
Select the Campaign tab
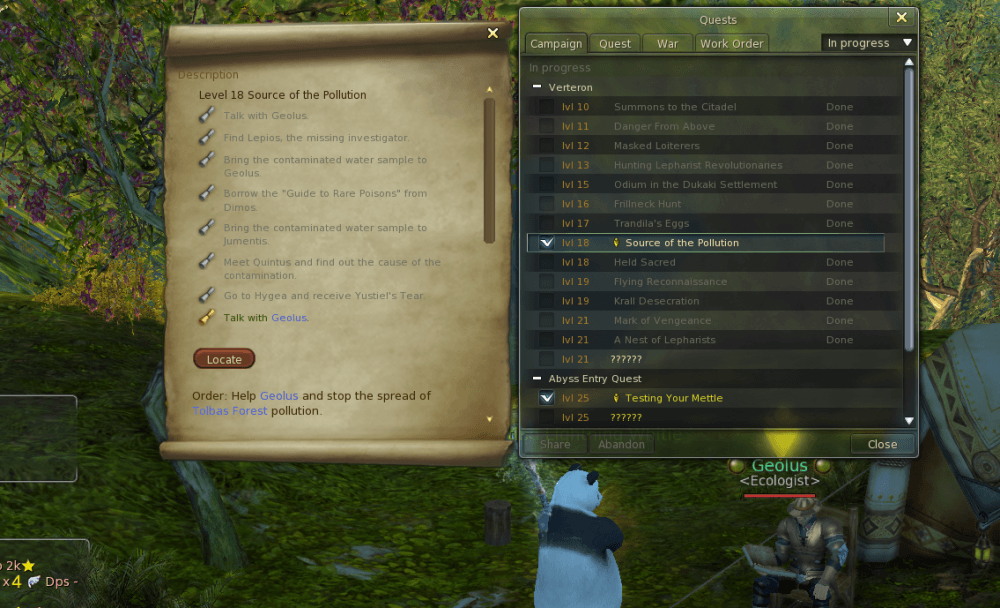coord(556,44)
